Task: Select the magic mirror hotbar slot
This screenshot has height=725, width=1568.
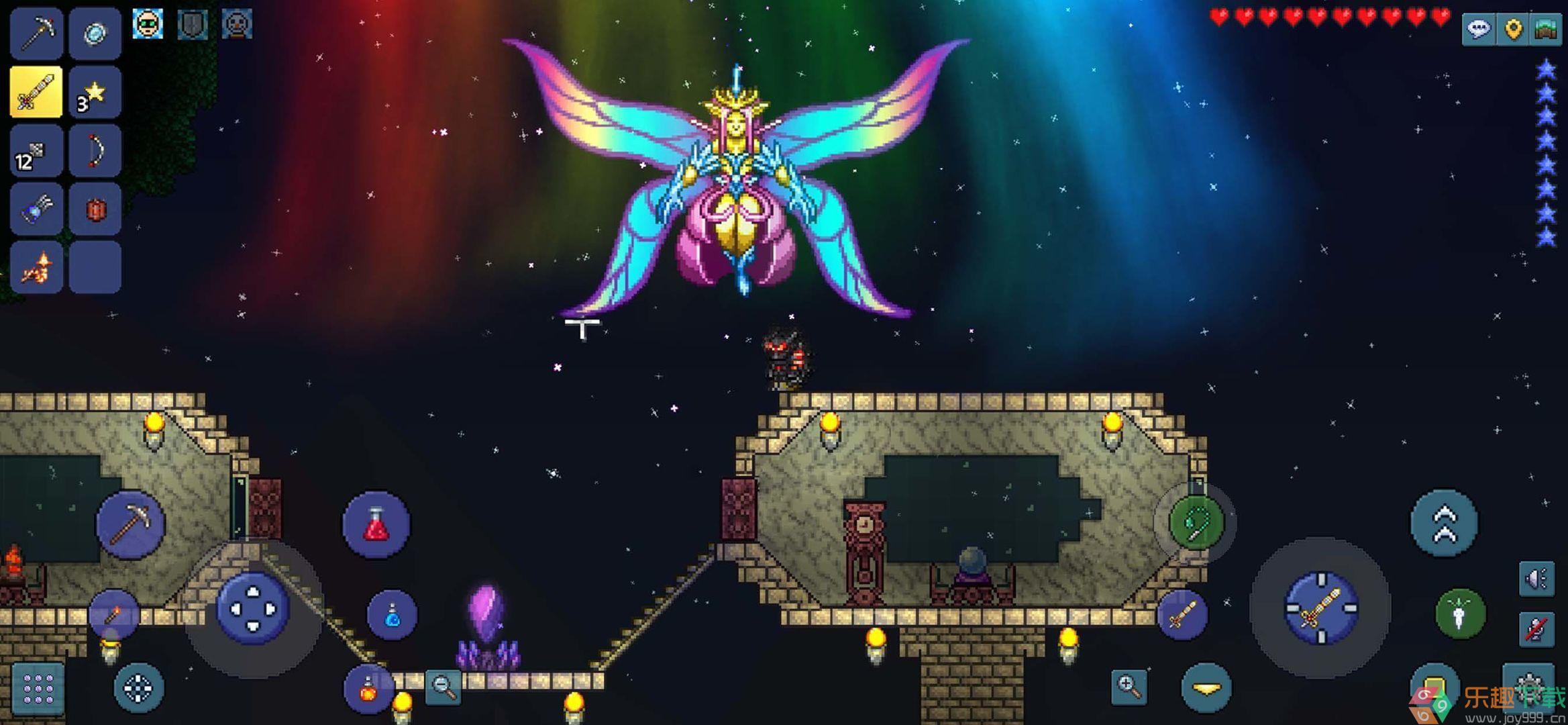Action: point(95,33)
